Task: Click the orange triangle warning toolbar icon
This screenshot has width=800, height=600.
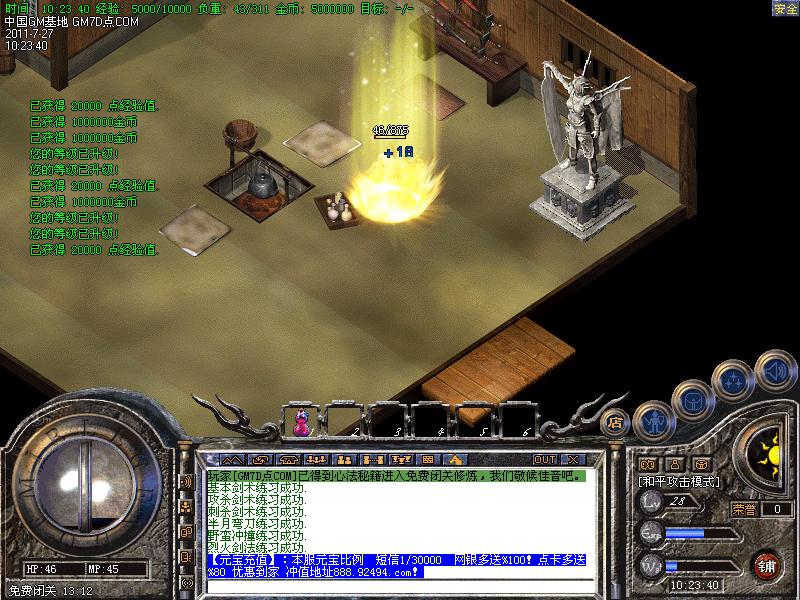Action: pos(455,459)
